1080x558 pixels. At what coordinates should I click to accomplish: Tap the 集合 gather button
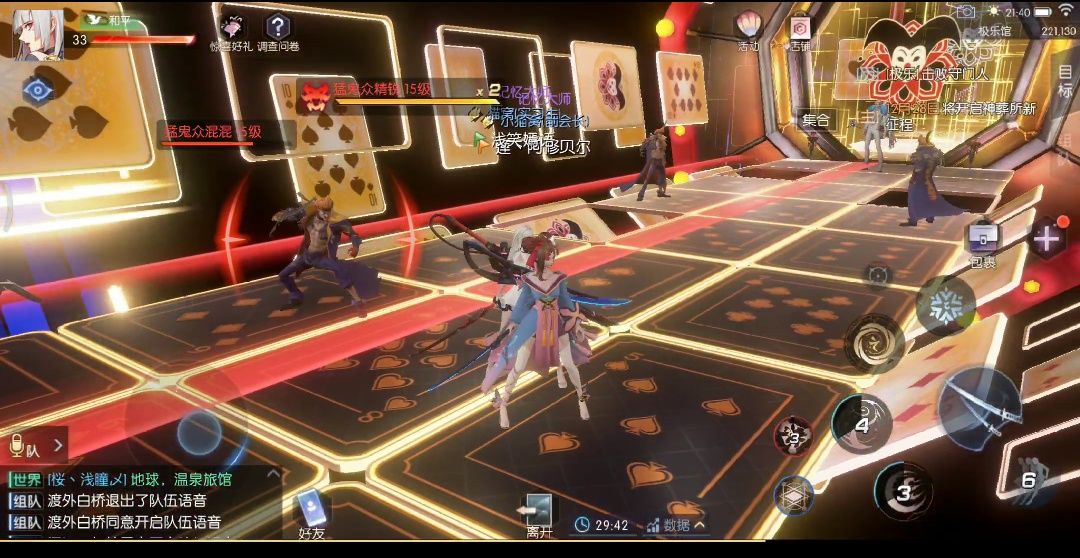coord(816,120)
